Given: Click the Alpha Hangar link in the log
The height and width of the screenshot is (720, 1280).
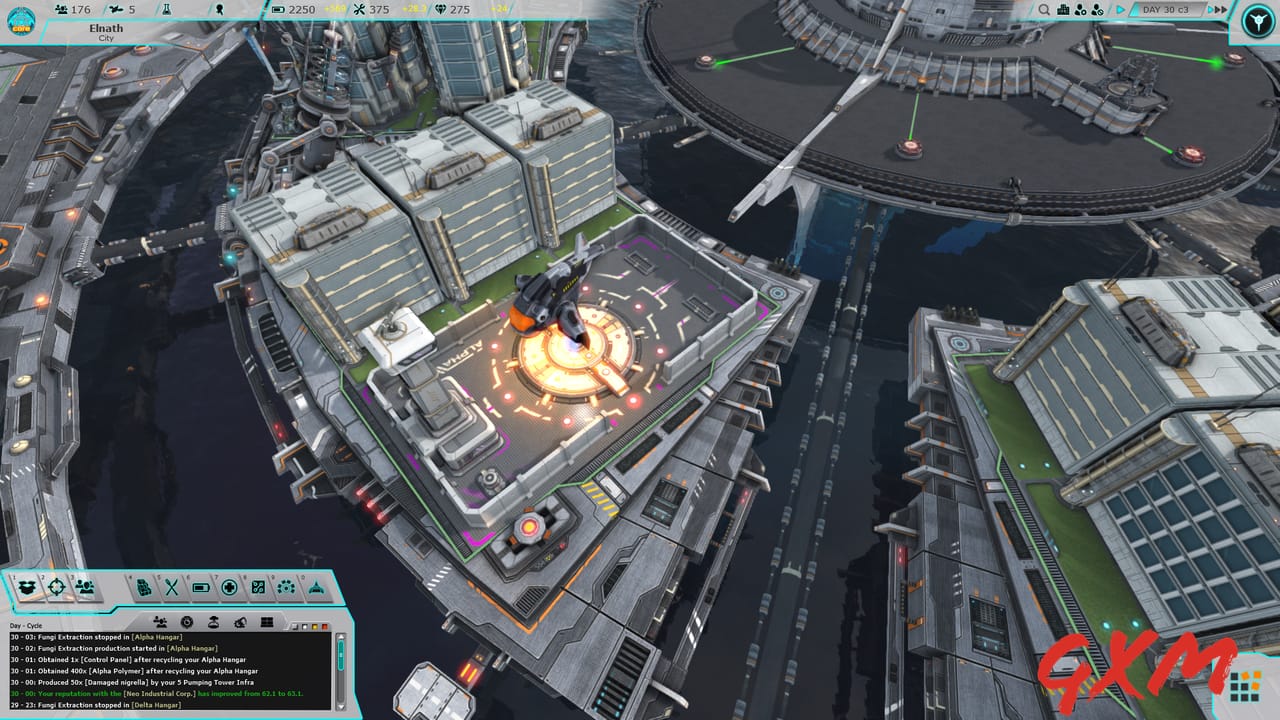Looking at the screenshot, I should pos(155,637).
